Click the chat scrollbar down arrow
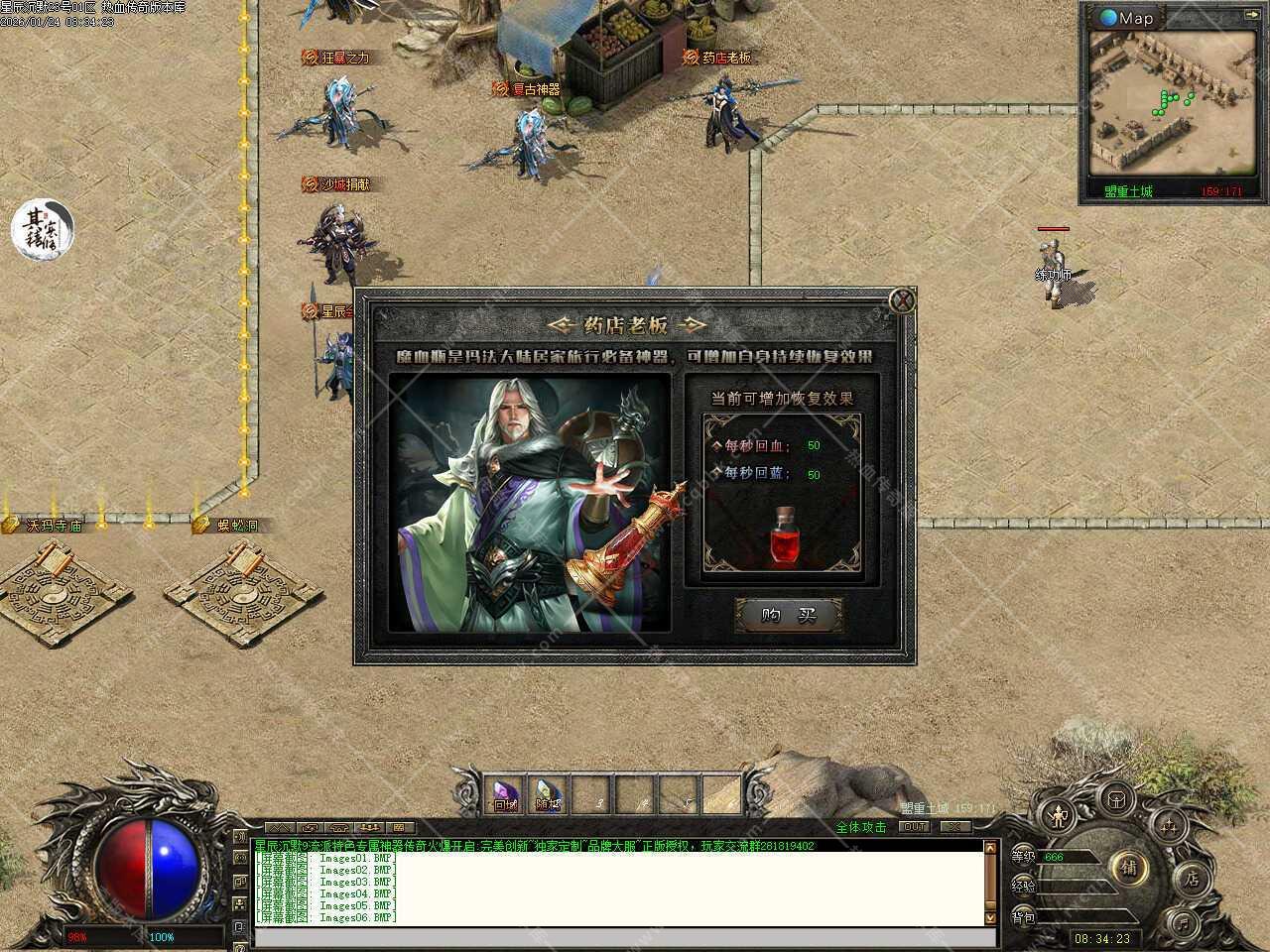1270x952 pixels. (x=989, y=919)
